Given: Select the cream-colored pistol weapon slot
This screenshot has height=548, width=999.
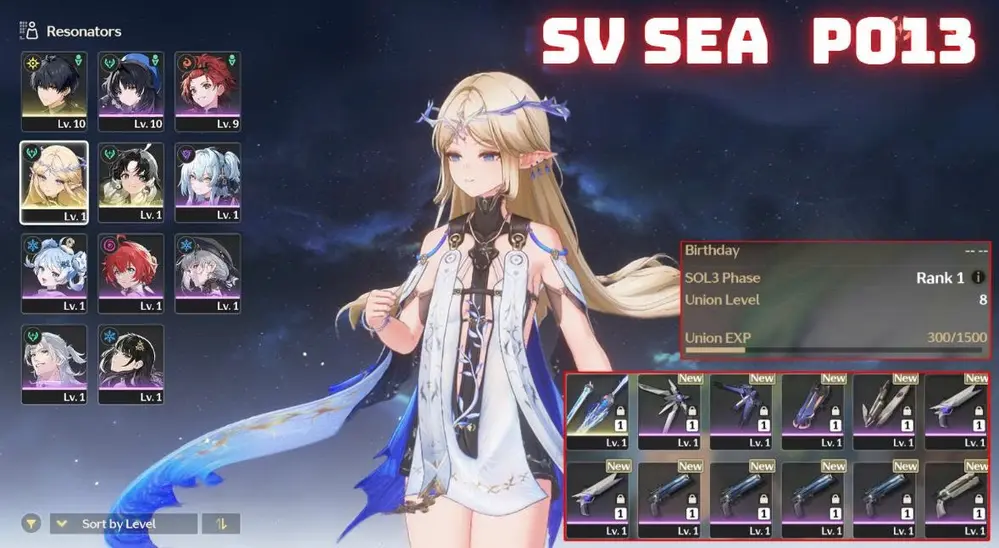Looking at the screenshot, I should [x=959, y=497].
